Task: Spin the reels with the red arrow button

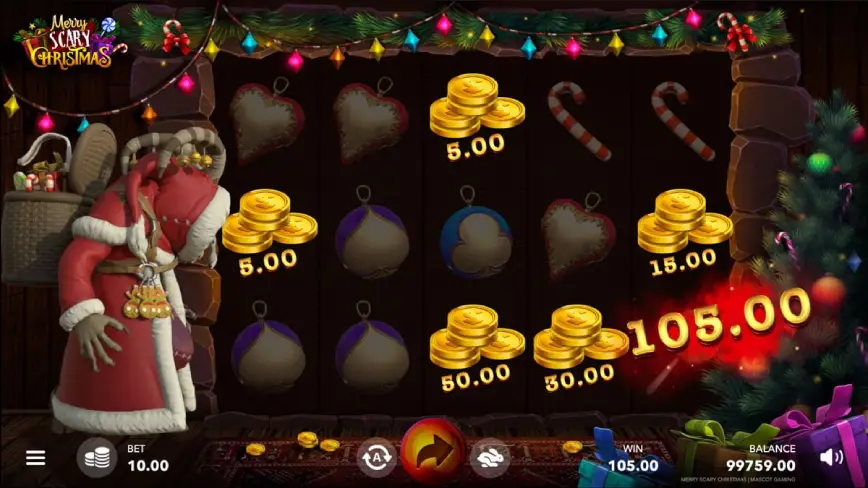Action: tap(433, 452)
